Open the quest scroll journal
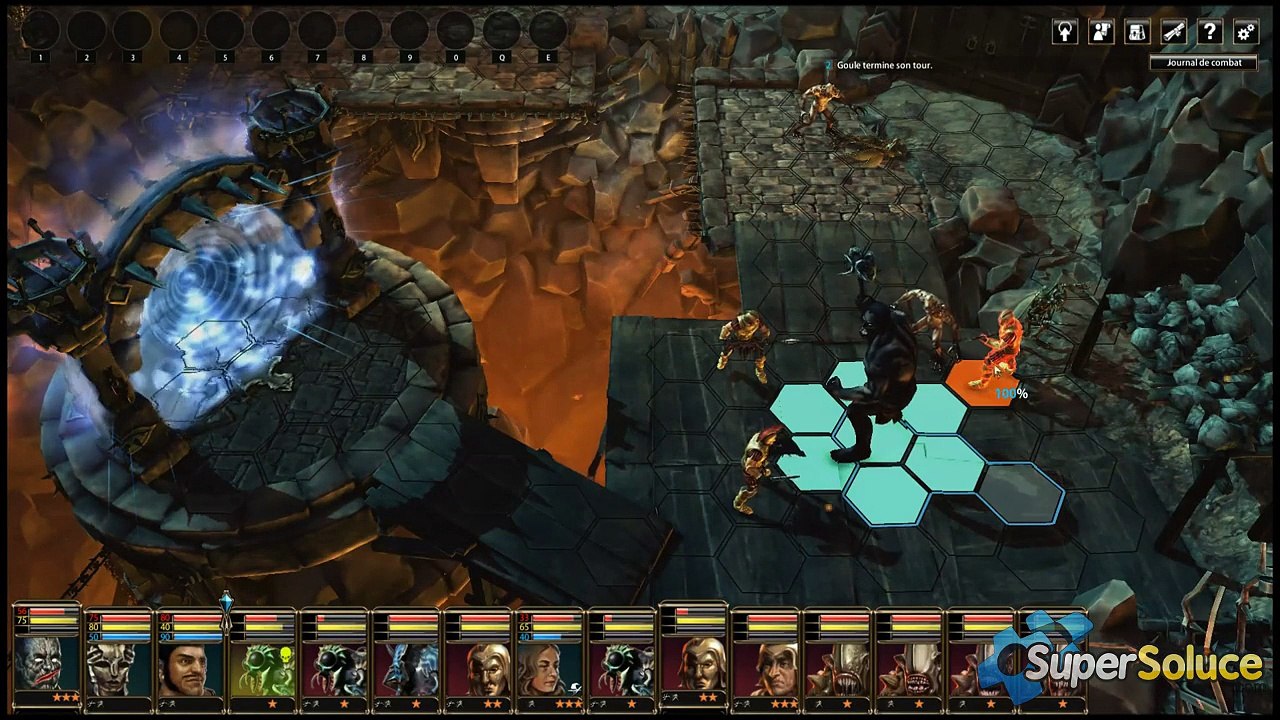 1173,32
